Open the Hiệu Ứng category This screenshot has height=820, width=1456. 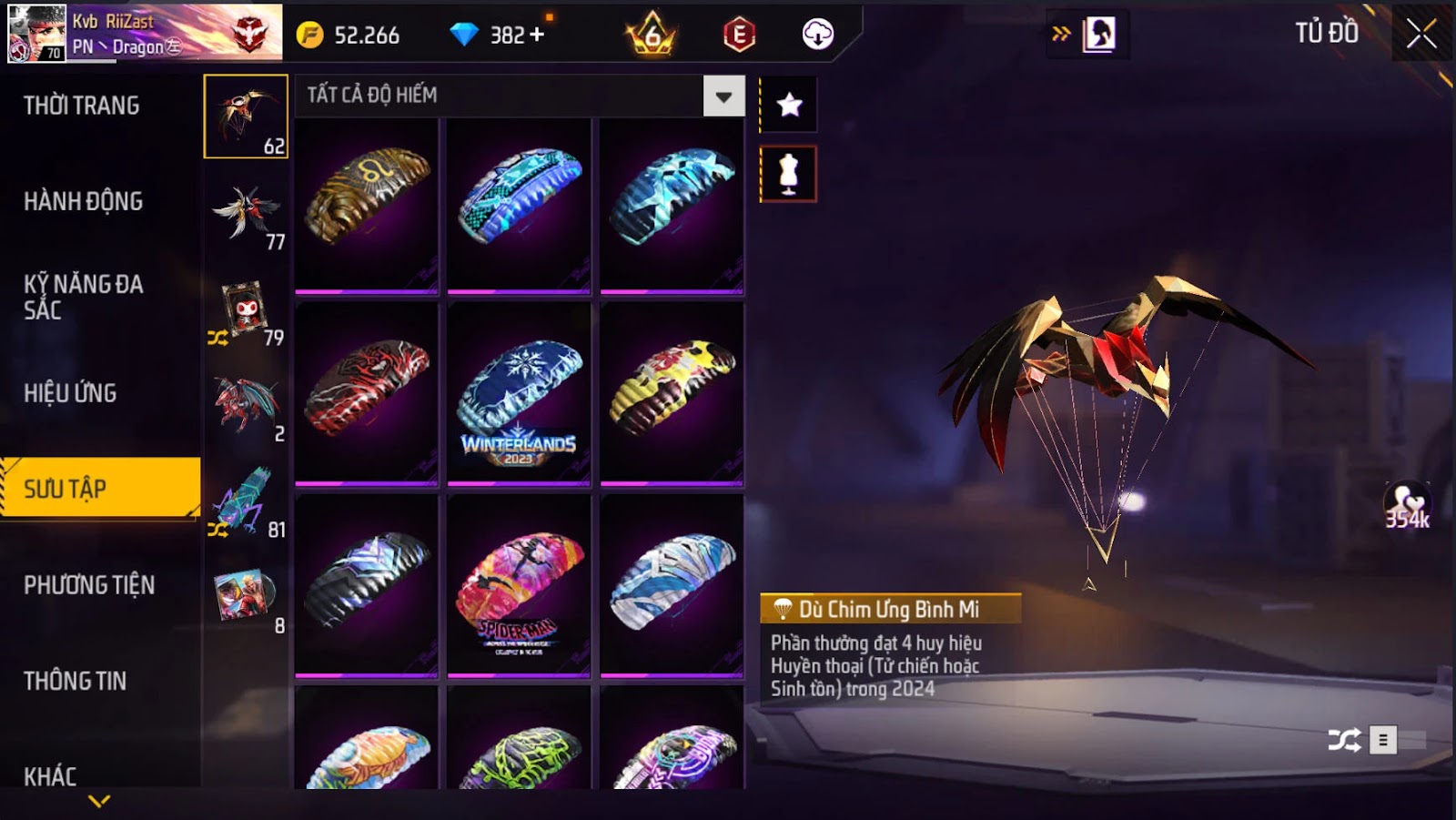(70, 393)
